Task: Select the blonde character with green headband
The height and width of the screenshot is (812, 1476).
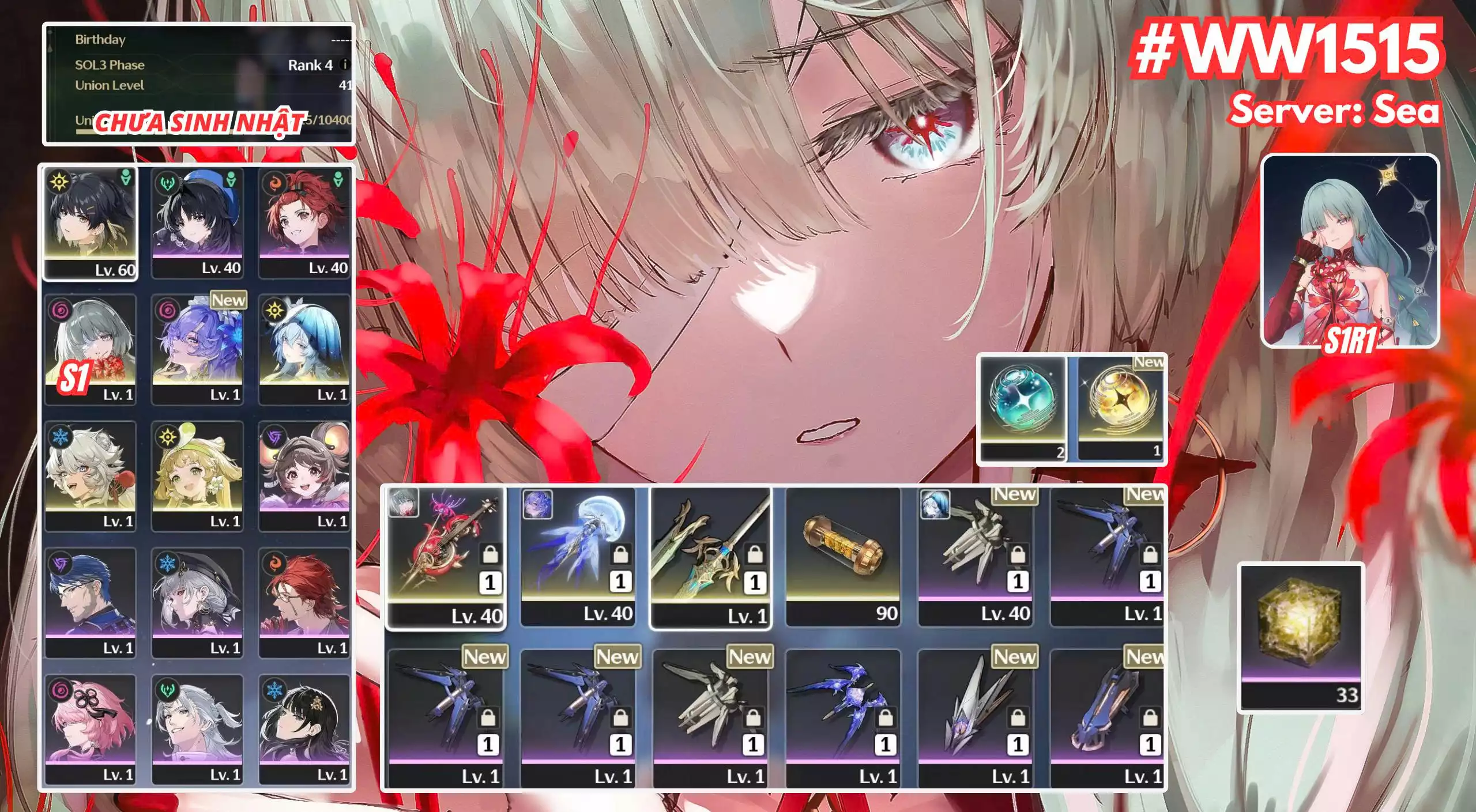Action: (197, 476)
